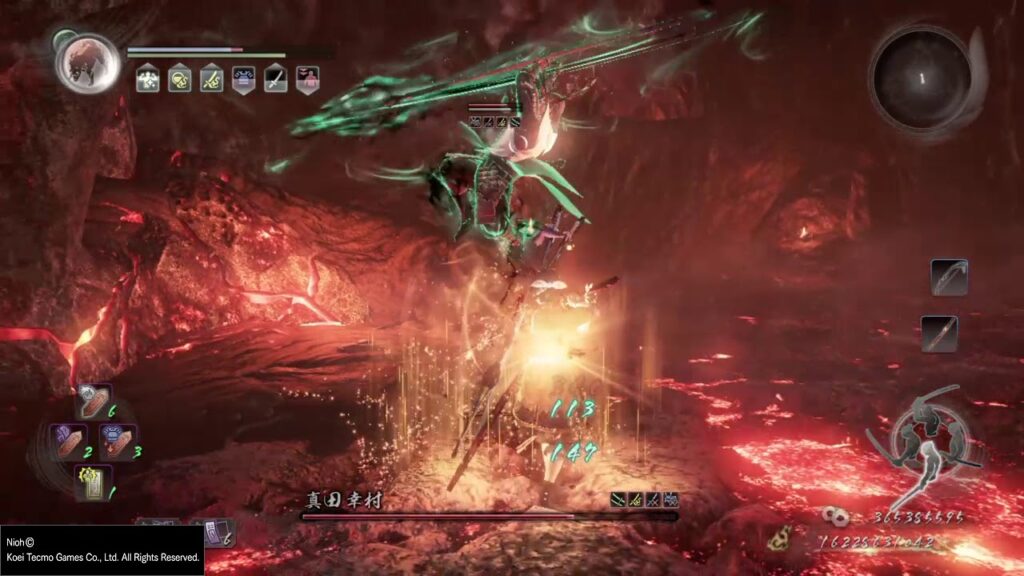
Task: View the blue armor status icon
Action: 243,79
